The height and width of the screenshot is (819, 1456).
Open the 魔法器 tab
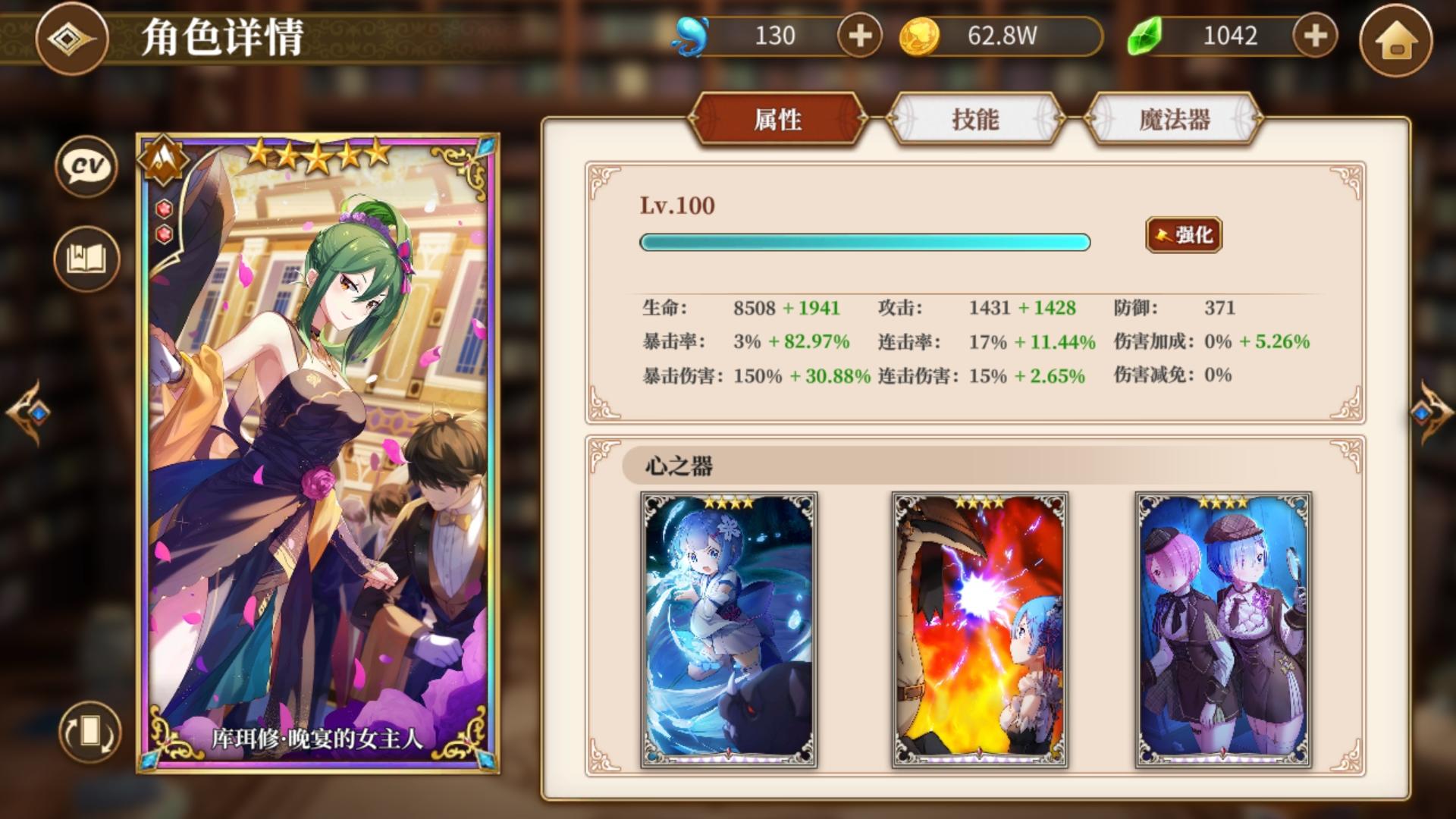[1175, 119]
